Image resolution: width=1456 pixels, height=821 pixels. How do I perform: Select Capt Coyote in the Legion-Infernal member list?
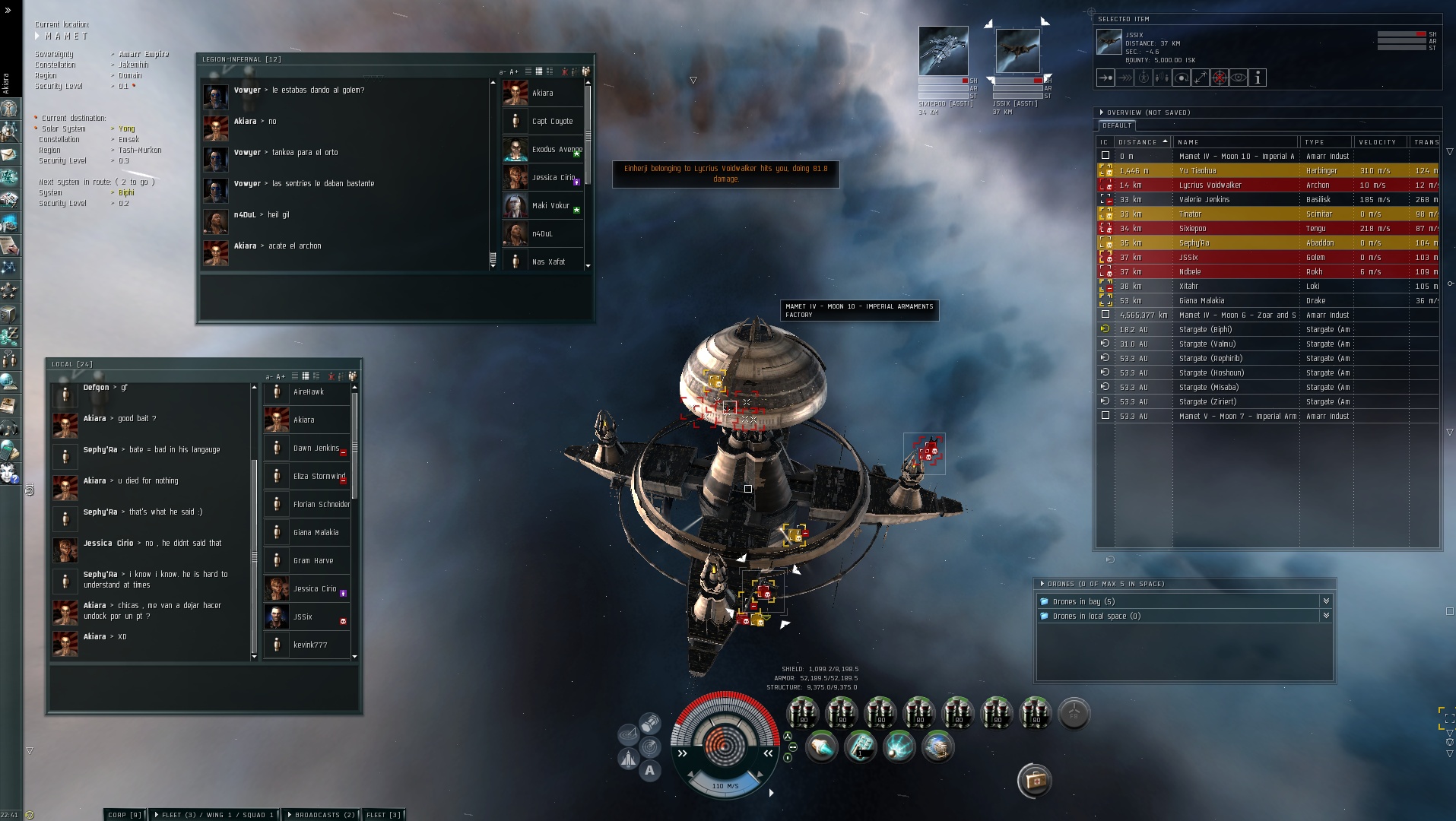coord(552,122)
